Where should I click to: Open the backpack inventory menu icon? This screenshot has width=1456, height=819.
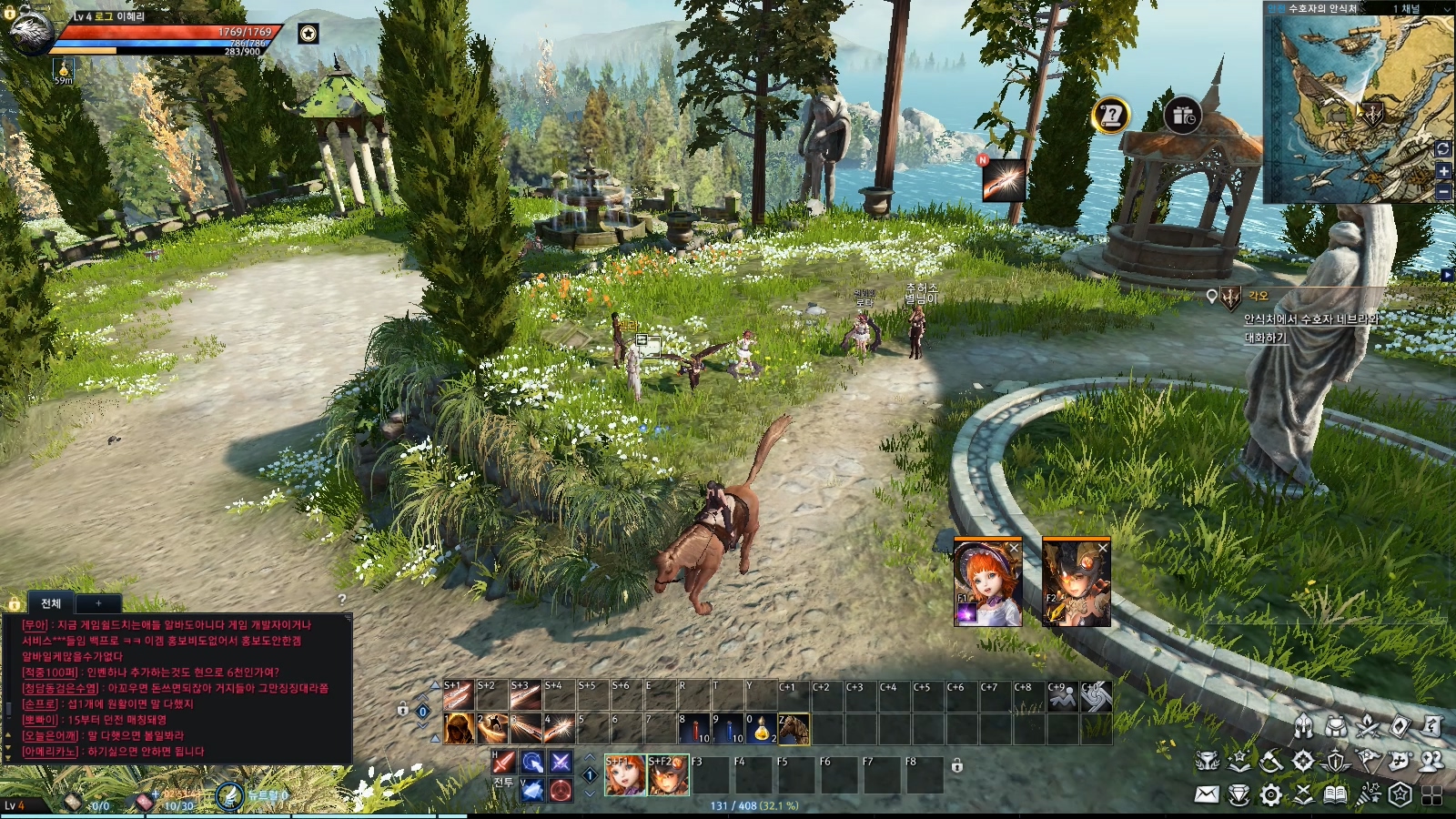[1335, 726]
